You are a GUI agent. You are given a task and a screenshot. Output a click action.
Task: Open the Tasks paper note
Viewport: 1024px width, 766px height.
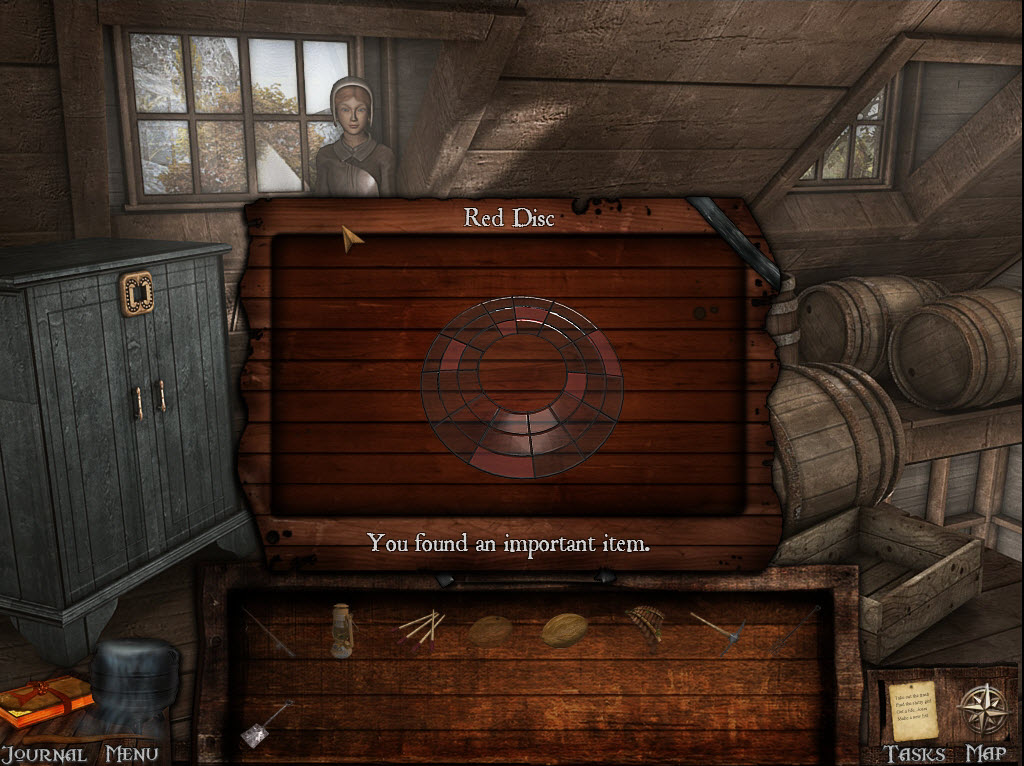pos(913,709)
